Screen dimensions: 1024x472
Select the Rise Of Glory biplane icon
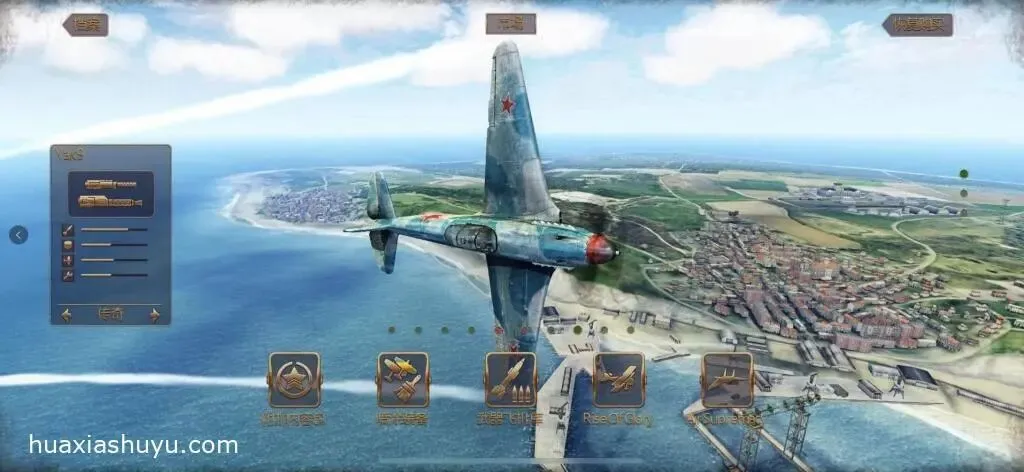click(619, 379)
